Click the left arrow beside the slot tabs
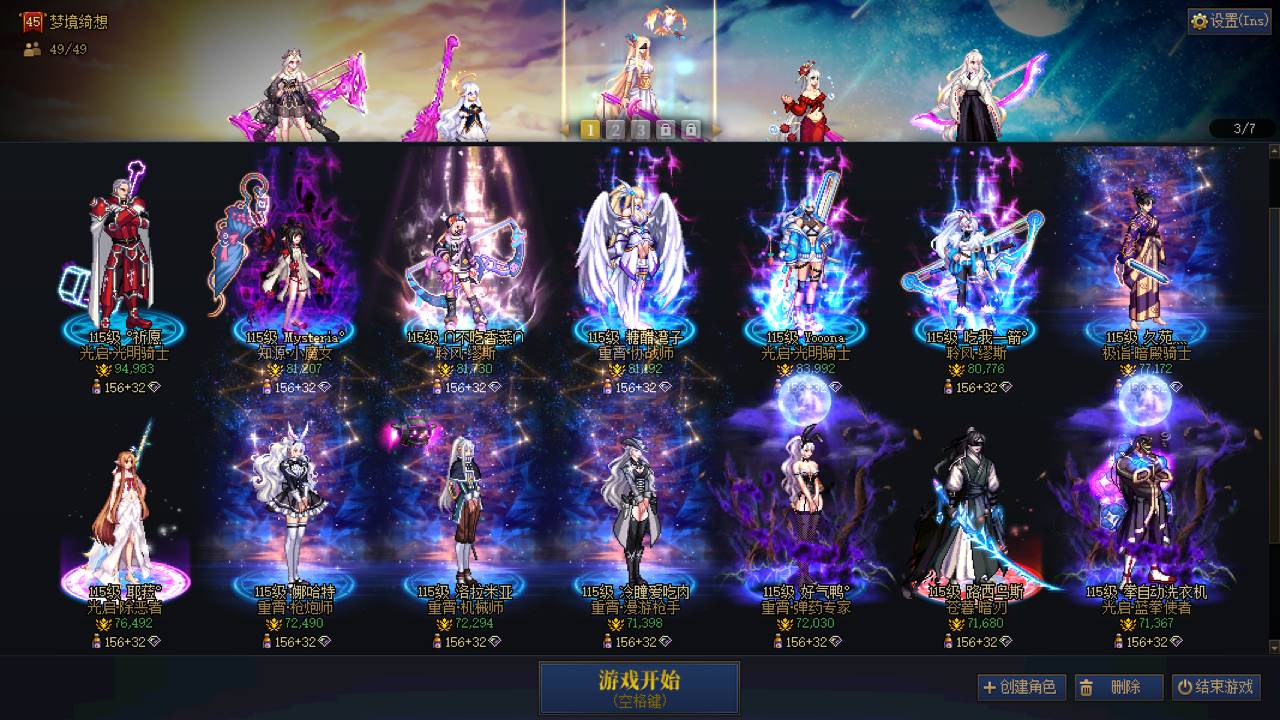This screenshot has width=1280, height=720. point(565,129)
